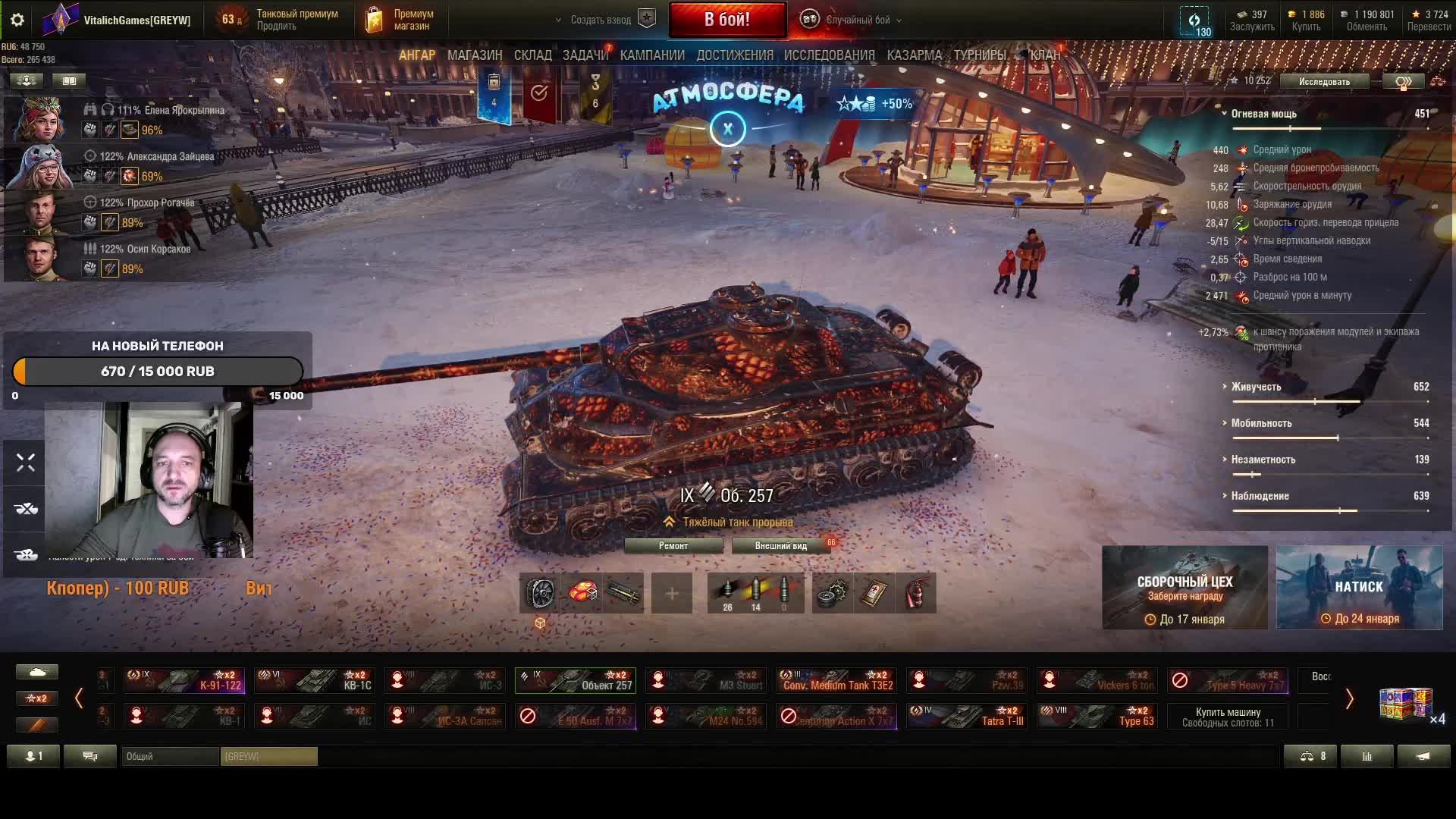Open the СКЛАД tab
Screen dimensions: 1456x819
click(x=532, y=55)
